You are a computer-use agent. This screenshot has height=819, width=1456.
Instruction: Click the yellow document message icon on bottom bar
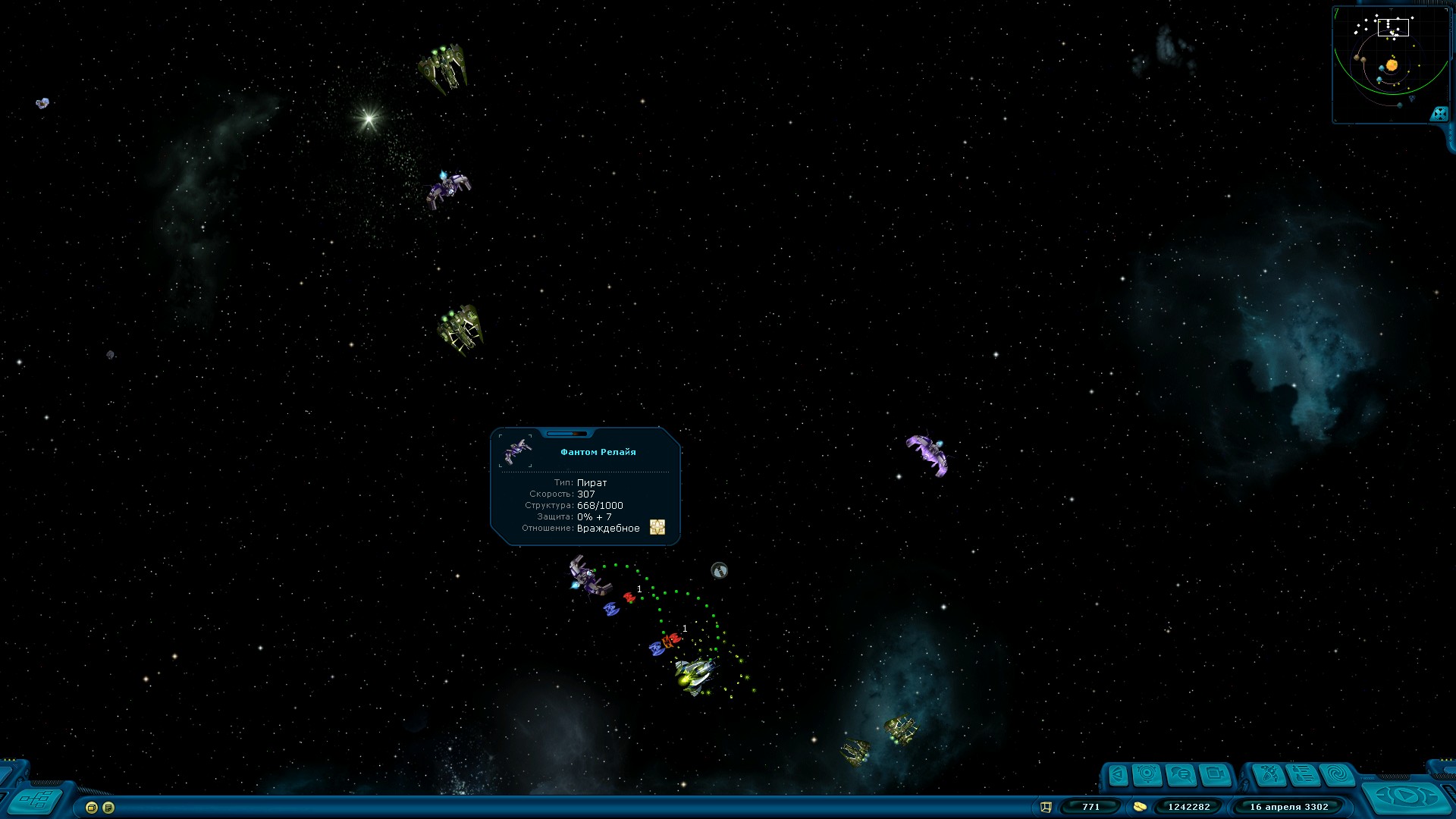(x=108, y=808)
